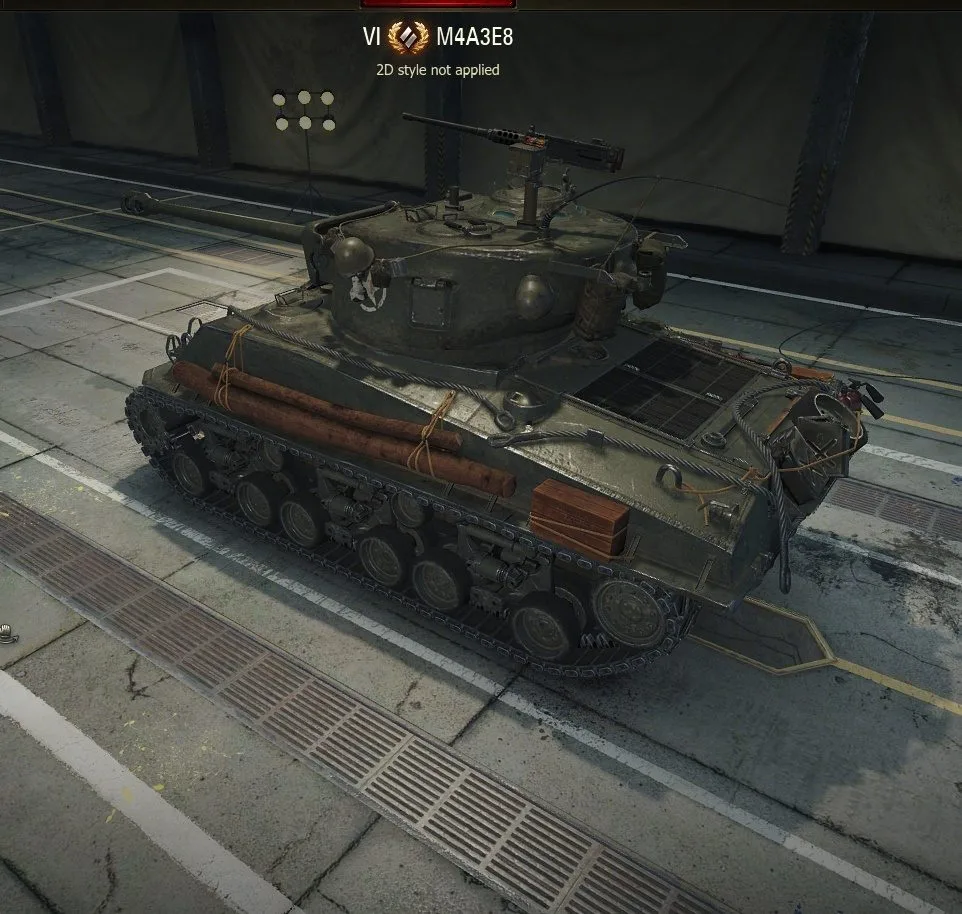Click the "2D style not applied" notice
The height and width of the screenshot is (914, 962).
click(438, 70)
